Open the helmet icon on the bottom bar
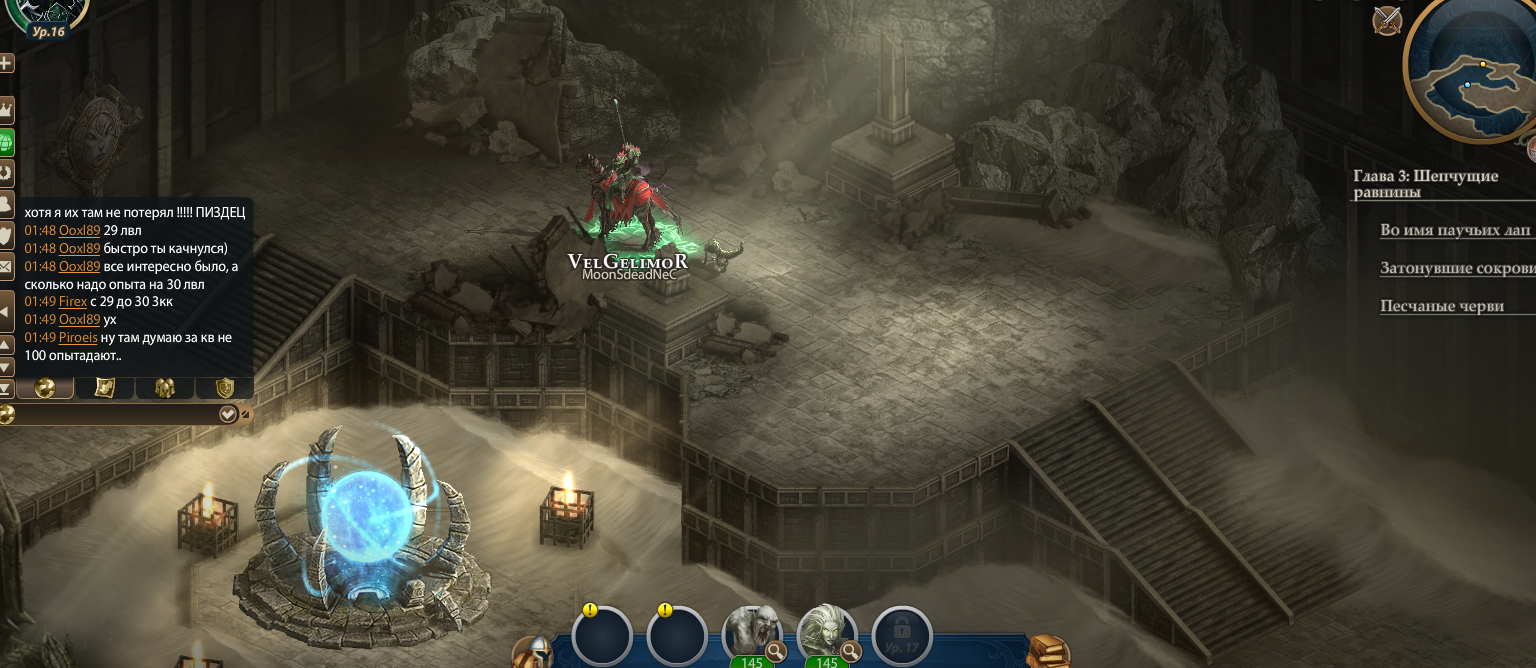Image resolution: width=1536 pixels, height=668 pixels. click(532, 652)
